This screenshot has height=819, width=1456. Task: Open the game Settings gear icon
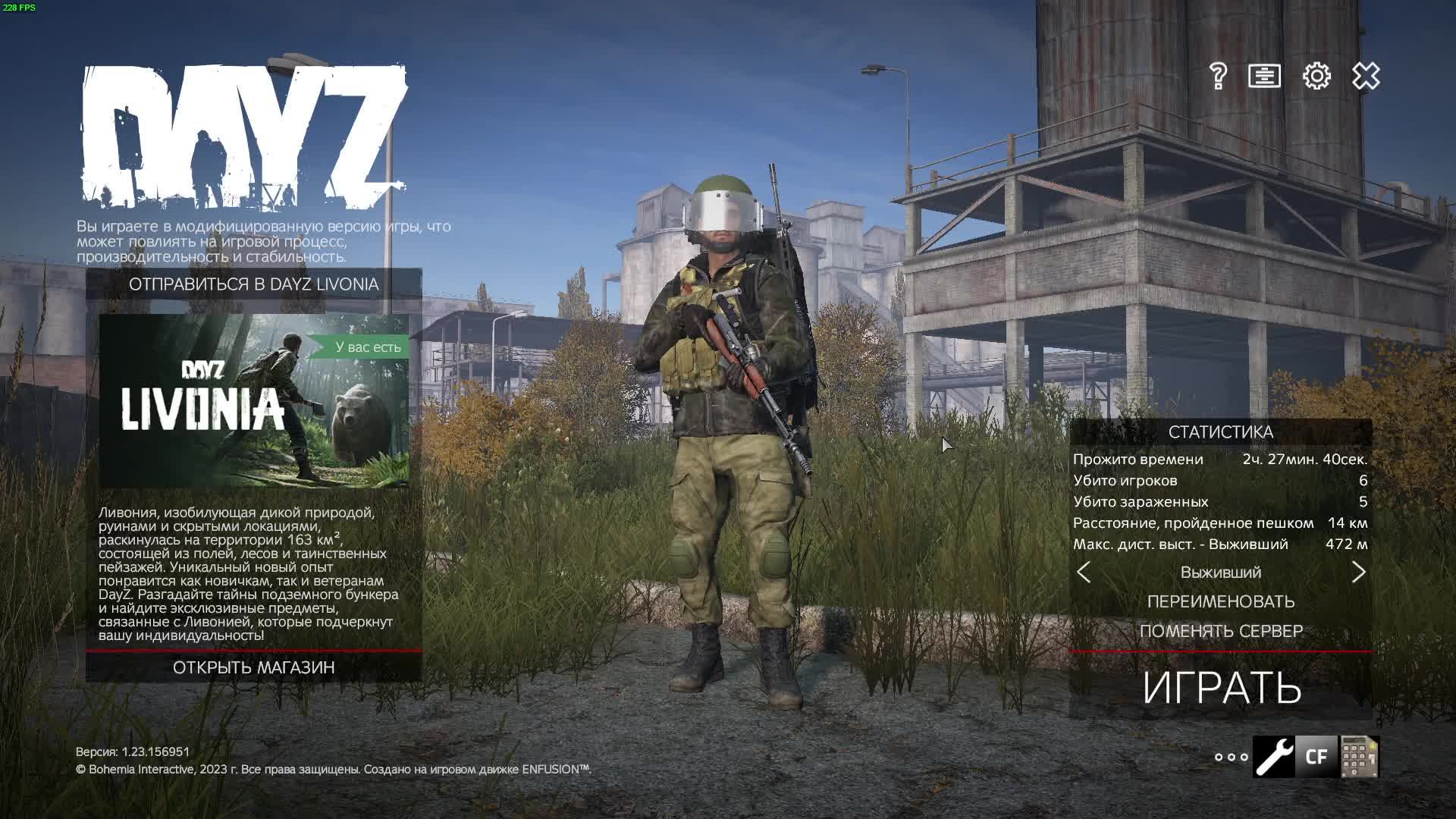pyautogui.click(x=1318, y=76)
